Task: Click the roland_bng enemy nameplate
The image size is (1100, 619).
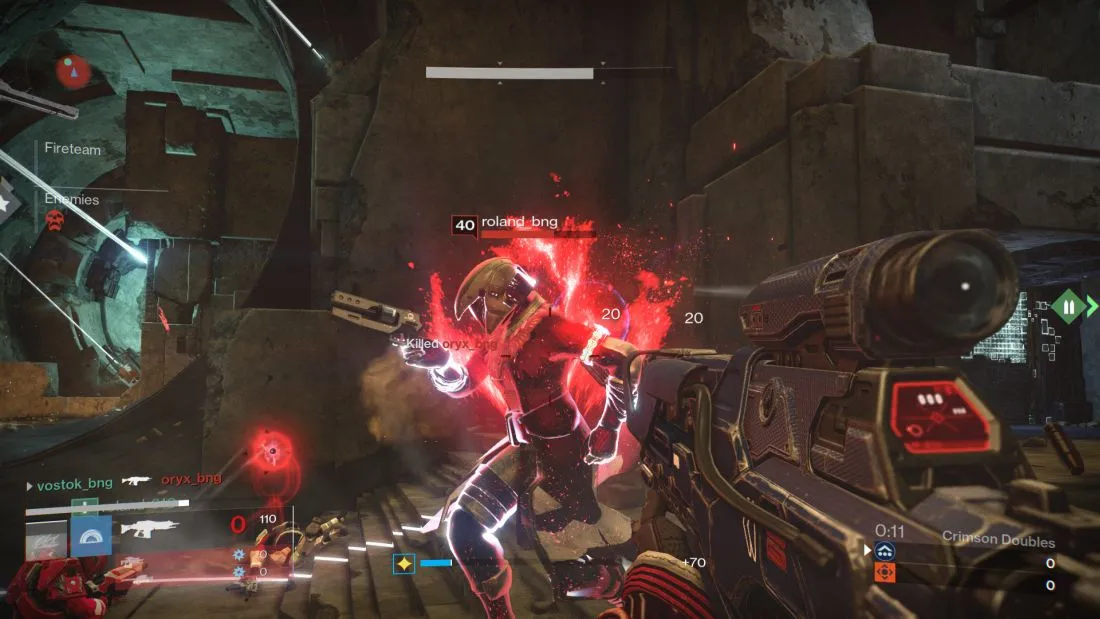Action: coord(520,223)
